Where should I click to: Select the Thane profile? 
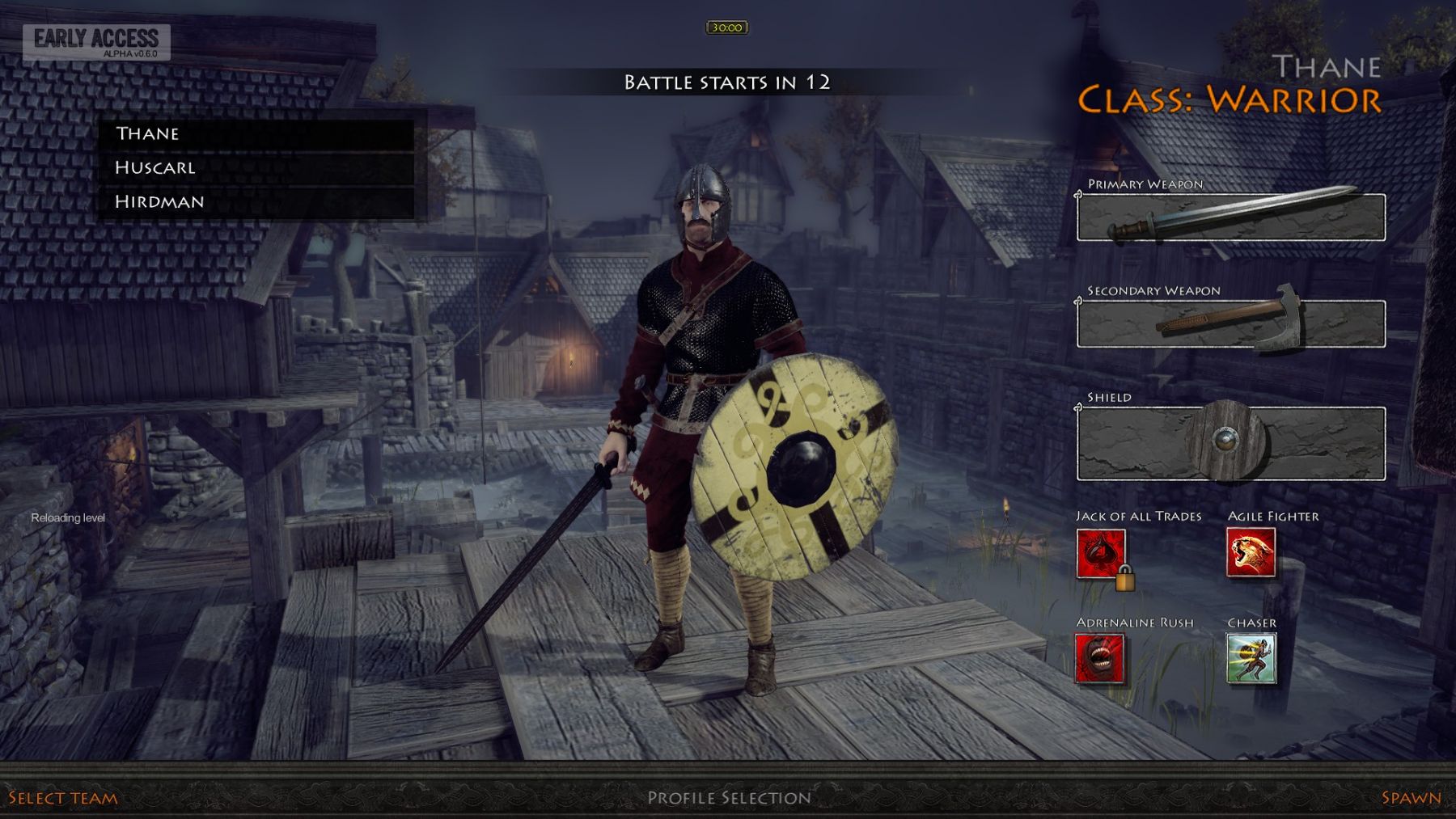click(x=256, y=133)
